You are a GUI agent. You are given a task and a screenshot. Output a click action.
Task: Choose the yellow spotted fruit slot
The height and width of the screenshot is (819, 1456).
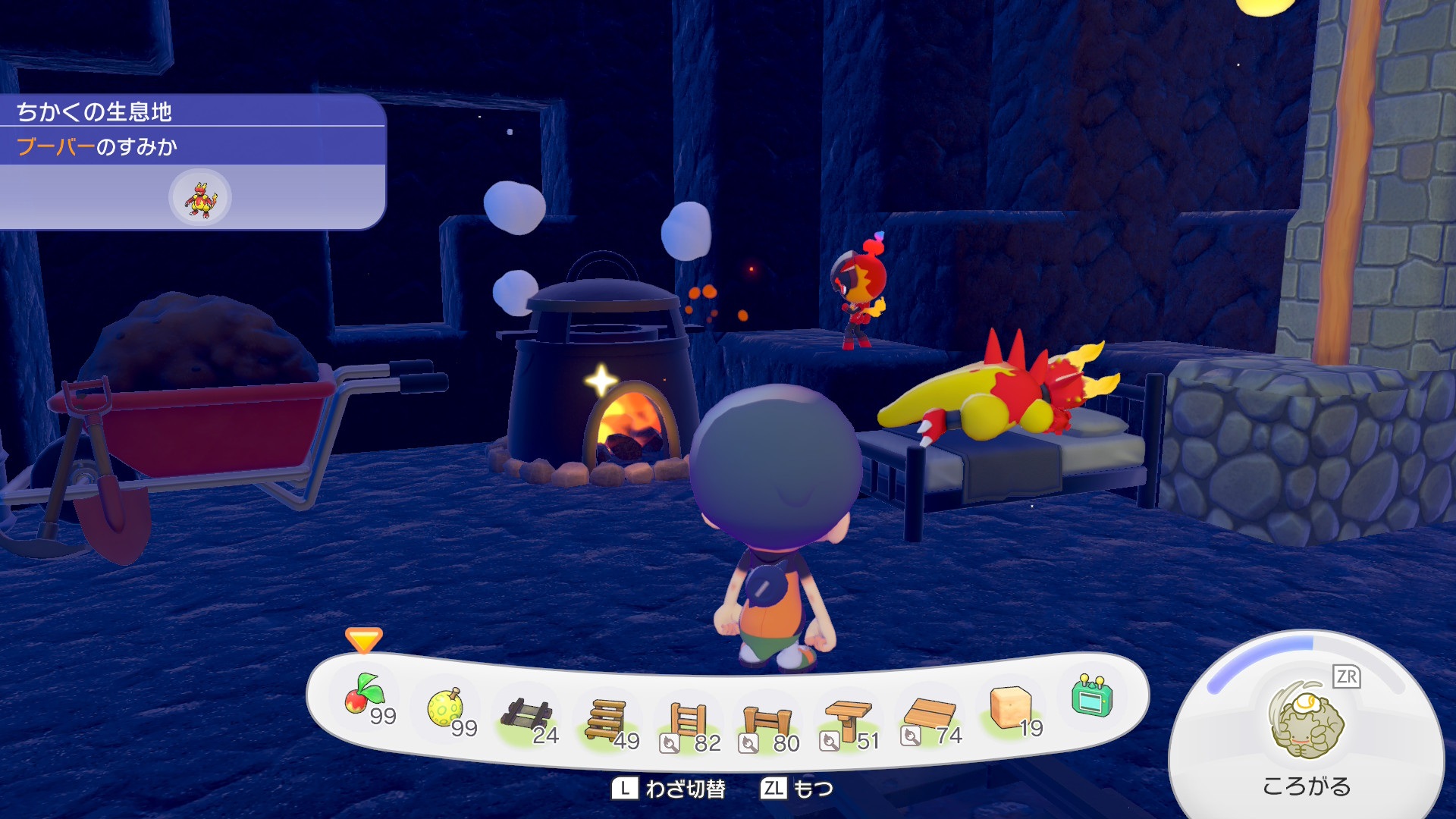coord(447,708)
